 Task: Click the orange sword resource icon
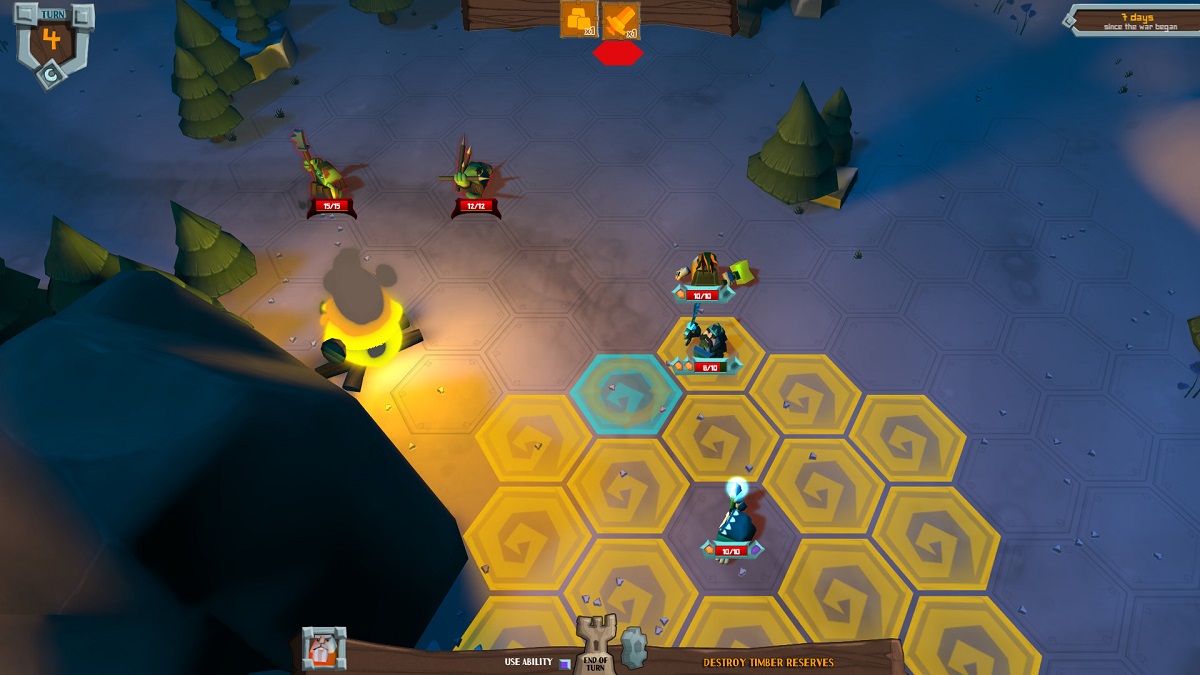click(x=621, y=20)
